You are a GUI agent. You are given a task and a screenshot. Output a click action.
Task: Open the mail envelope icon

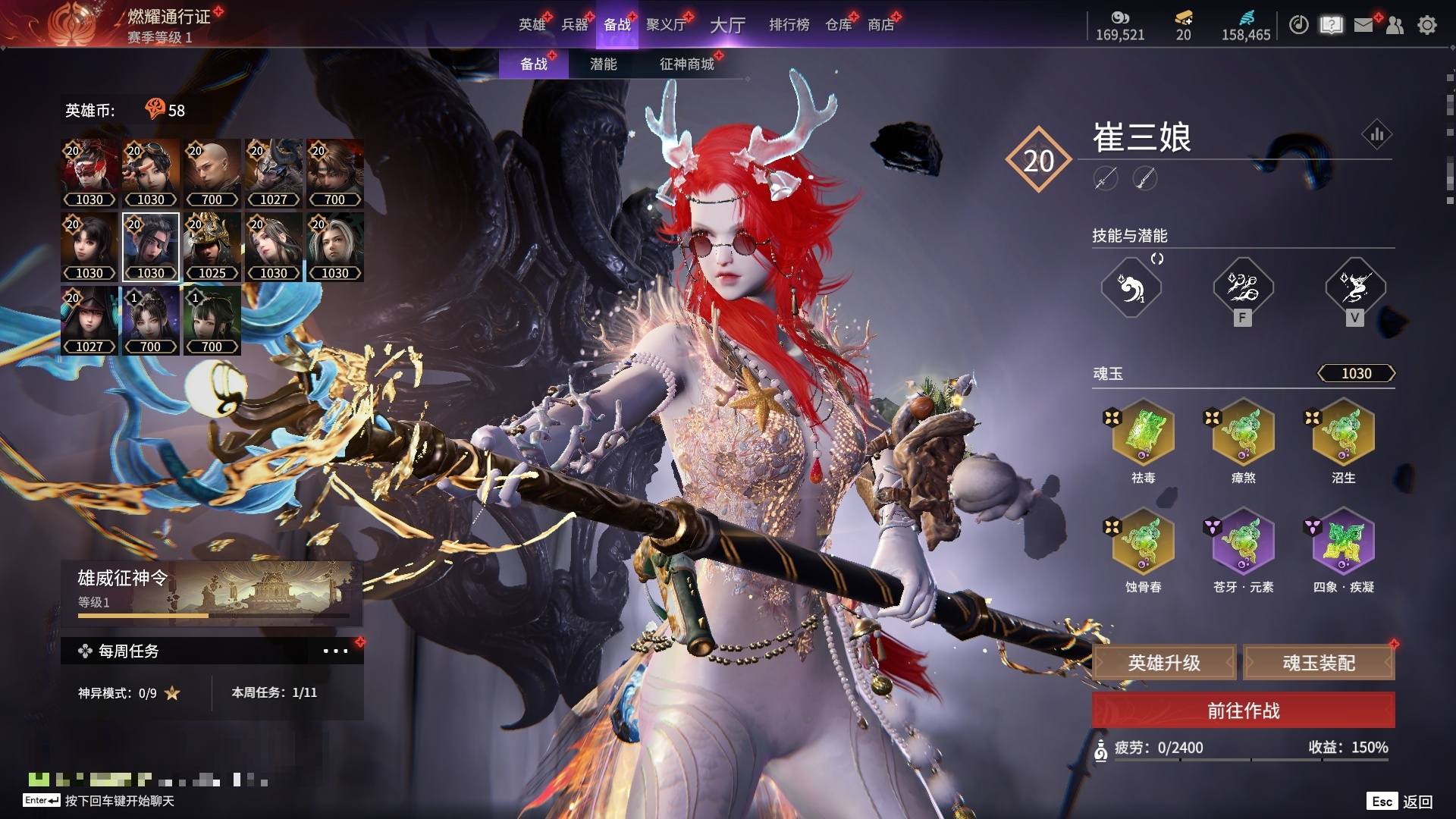pyautogui.click(x=1363, y=25)
